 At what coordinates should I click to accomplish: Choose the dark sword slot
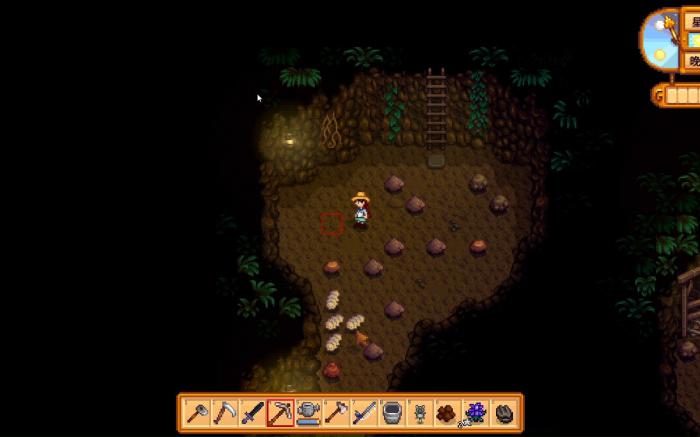coord(253,412)
